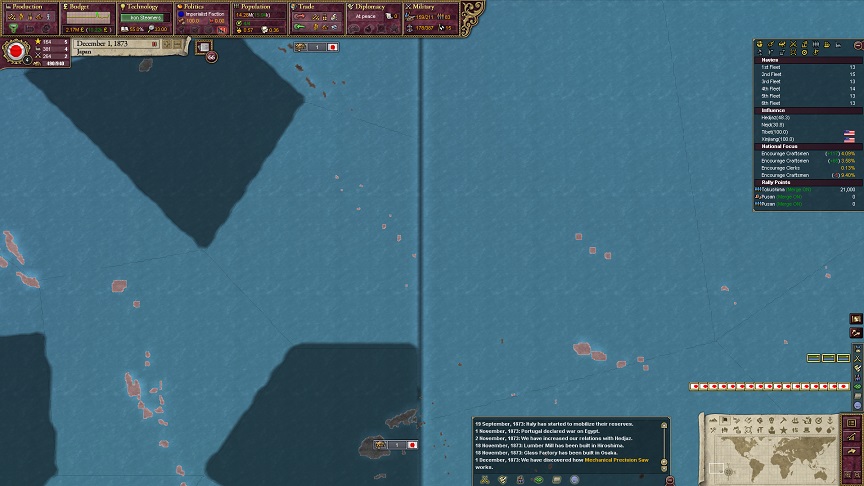This screenshot has height=486, width=864.
Task: Open the Technology screen
Action: point(143,7)
